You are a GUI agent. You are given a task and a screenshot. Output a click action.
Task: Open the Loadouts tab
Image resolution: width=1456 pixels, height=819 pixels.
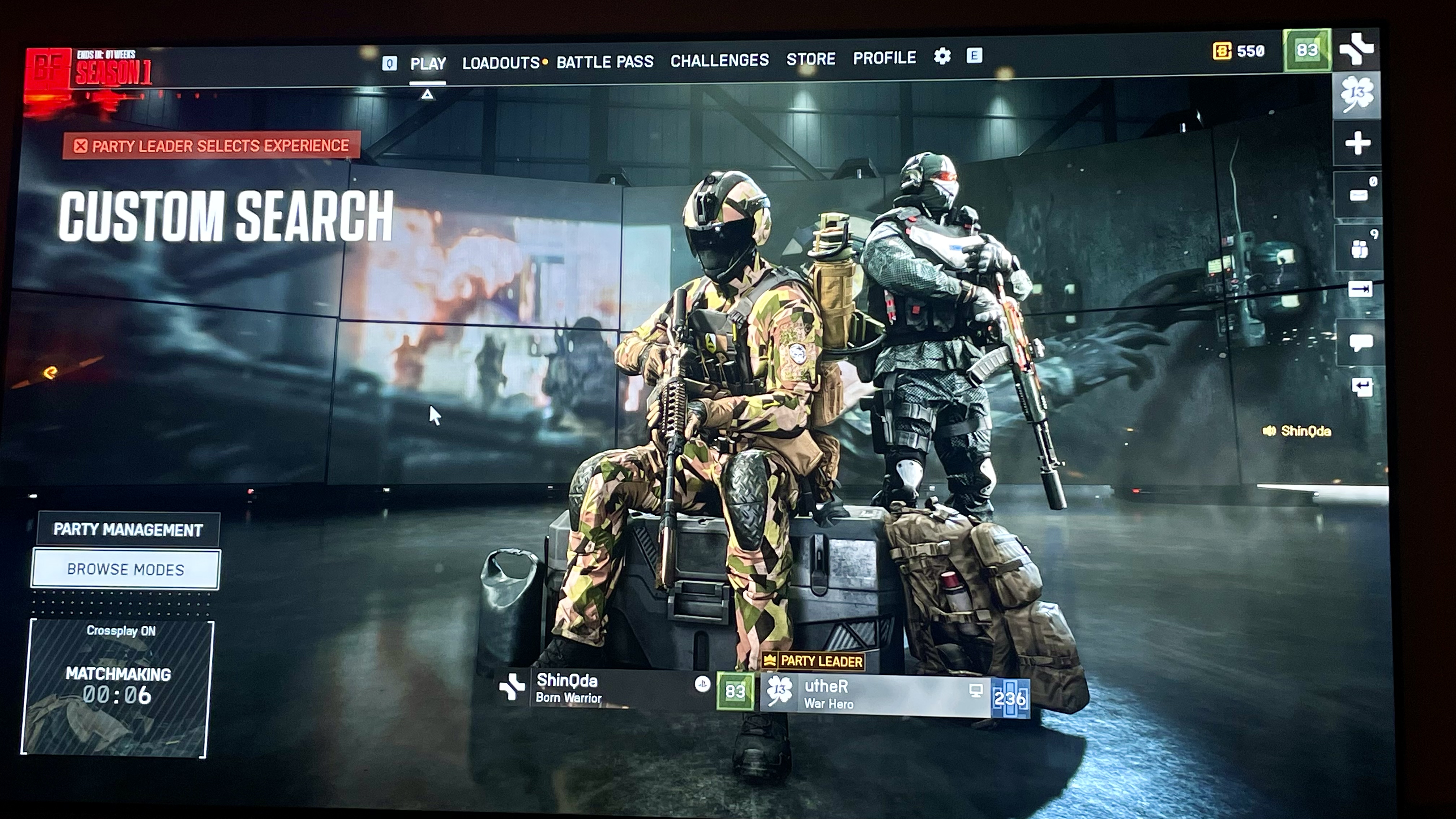501,63
